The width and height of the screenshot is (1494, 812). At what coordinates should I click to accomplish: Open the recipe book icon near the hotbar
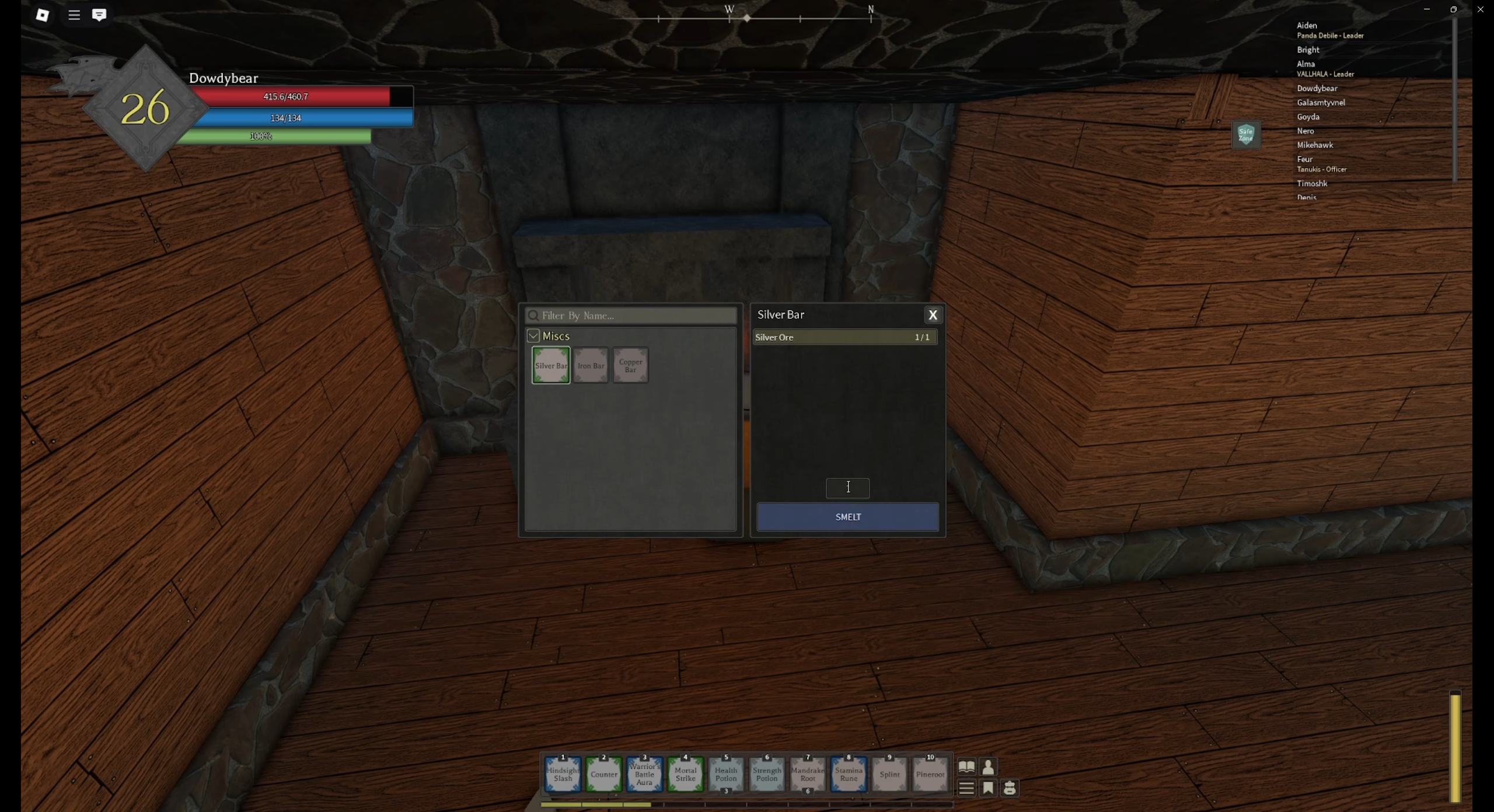tap(966, 766)
